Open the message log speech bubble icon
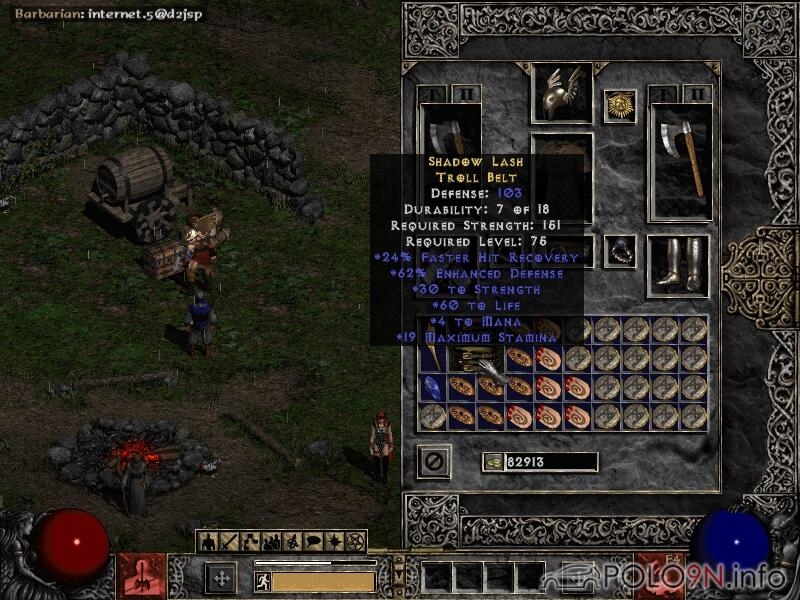The image size is (800, 600). (312, 542)
